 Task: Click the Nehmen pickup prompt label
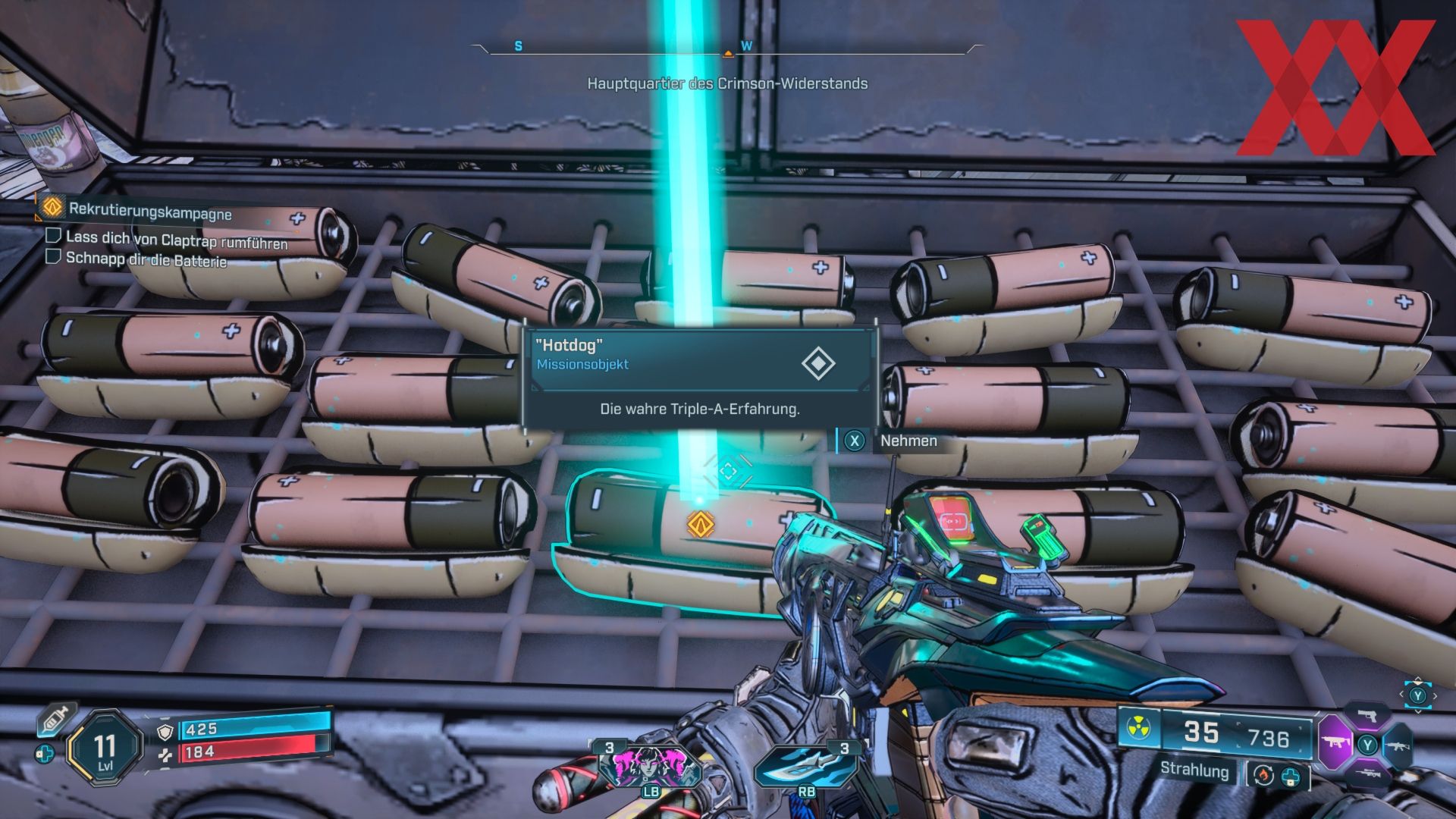908,441
